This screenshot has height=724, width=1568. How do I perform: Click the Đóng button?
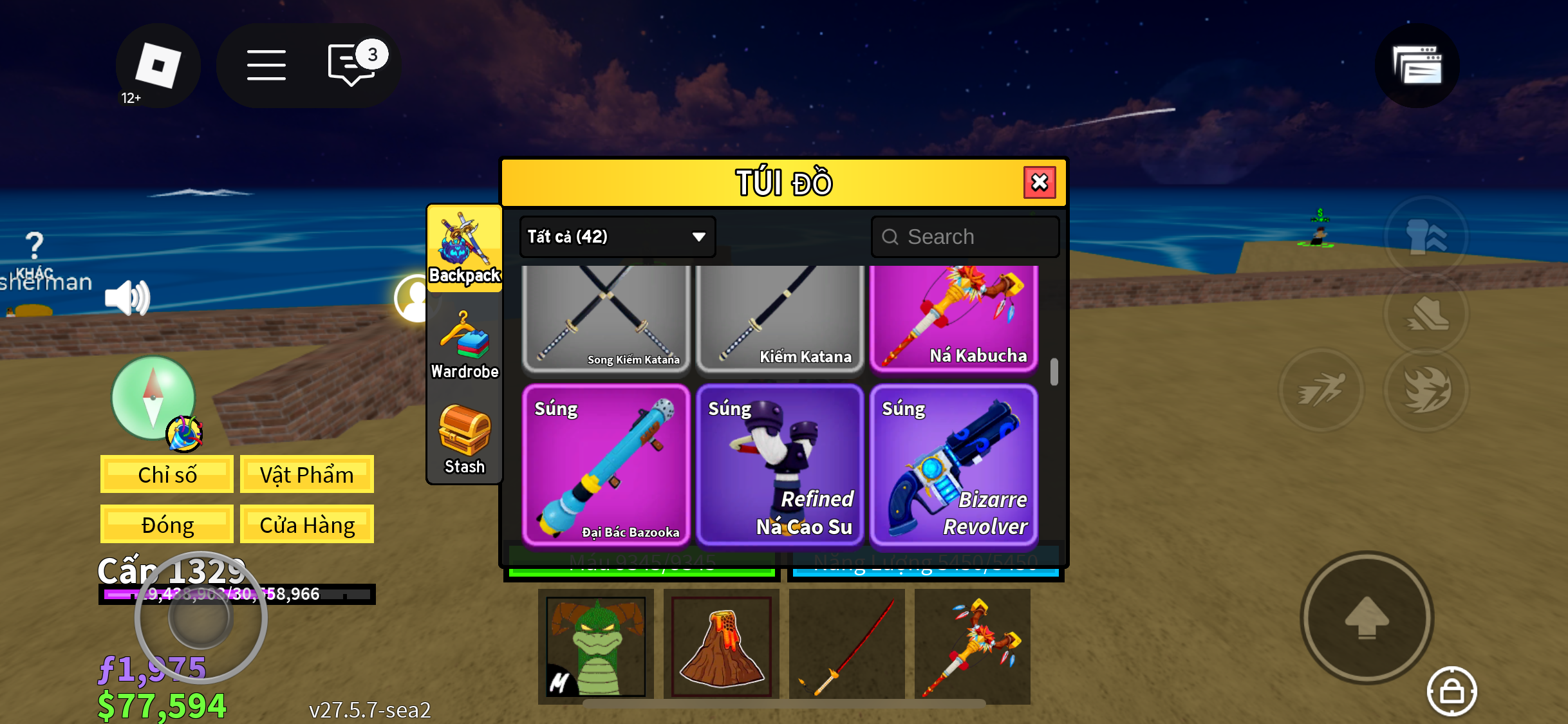point(167,524)
